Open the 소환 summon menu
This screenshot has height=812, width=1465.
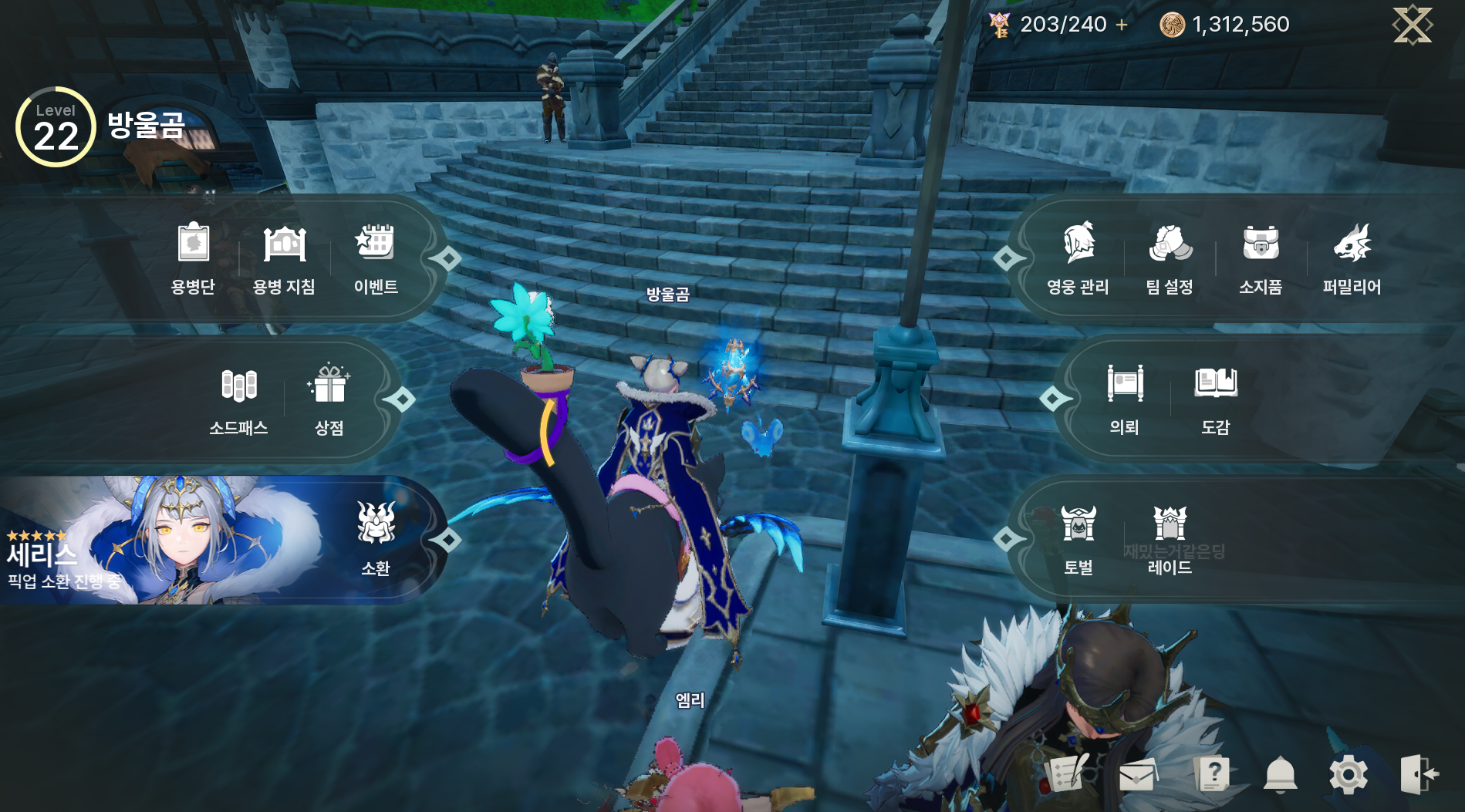(x=376, y=538)
